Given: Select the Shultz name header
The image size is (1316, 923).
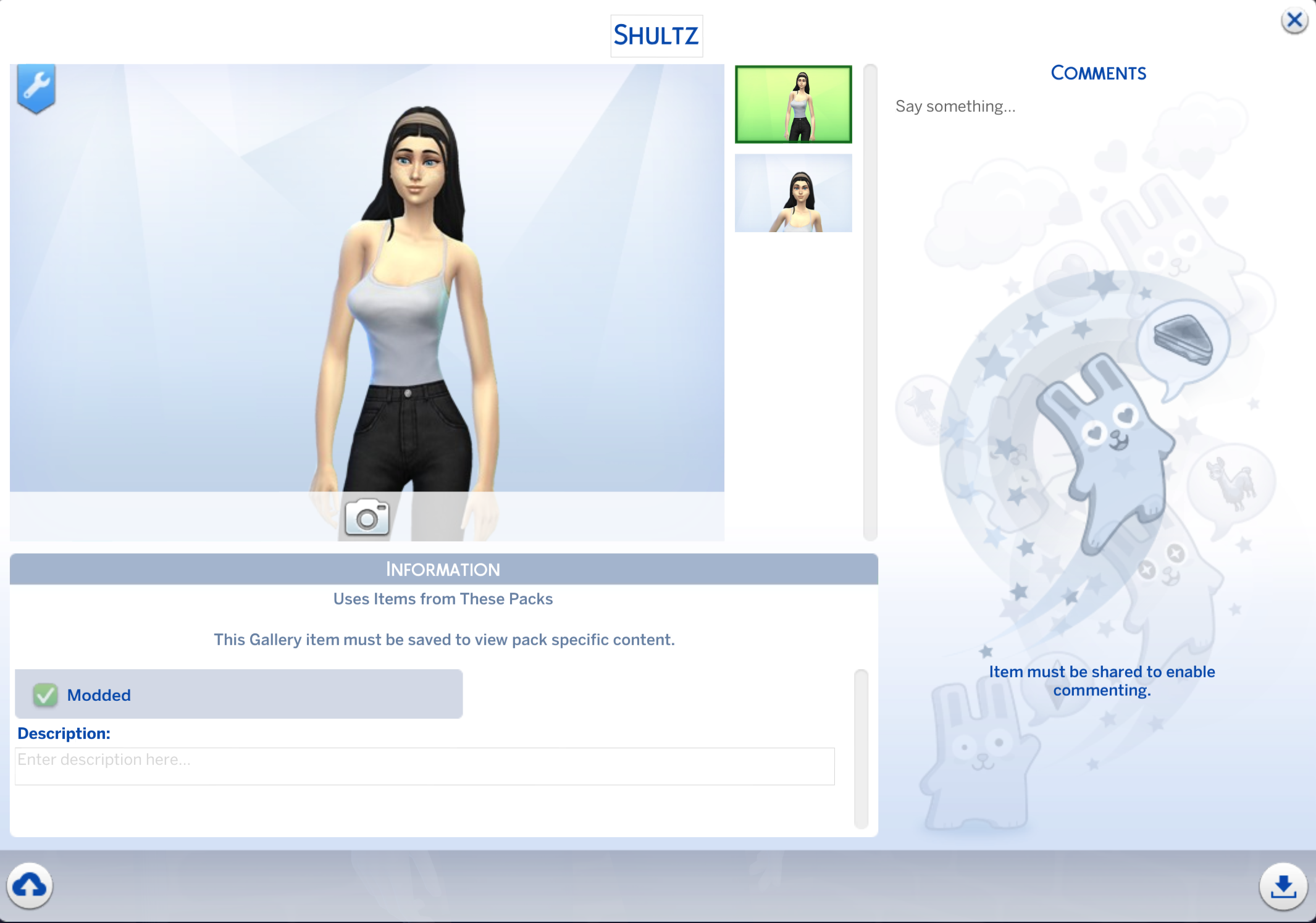Looking at the screenshot, I should tap(656, 35).
